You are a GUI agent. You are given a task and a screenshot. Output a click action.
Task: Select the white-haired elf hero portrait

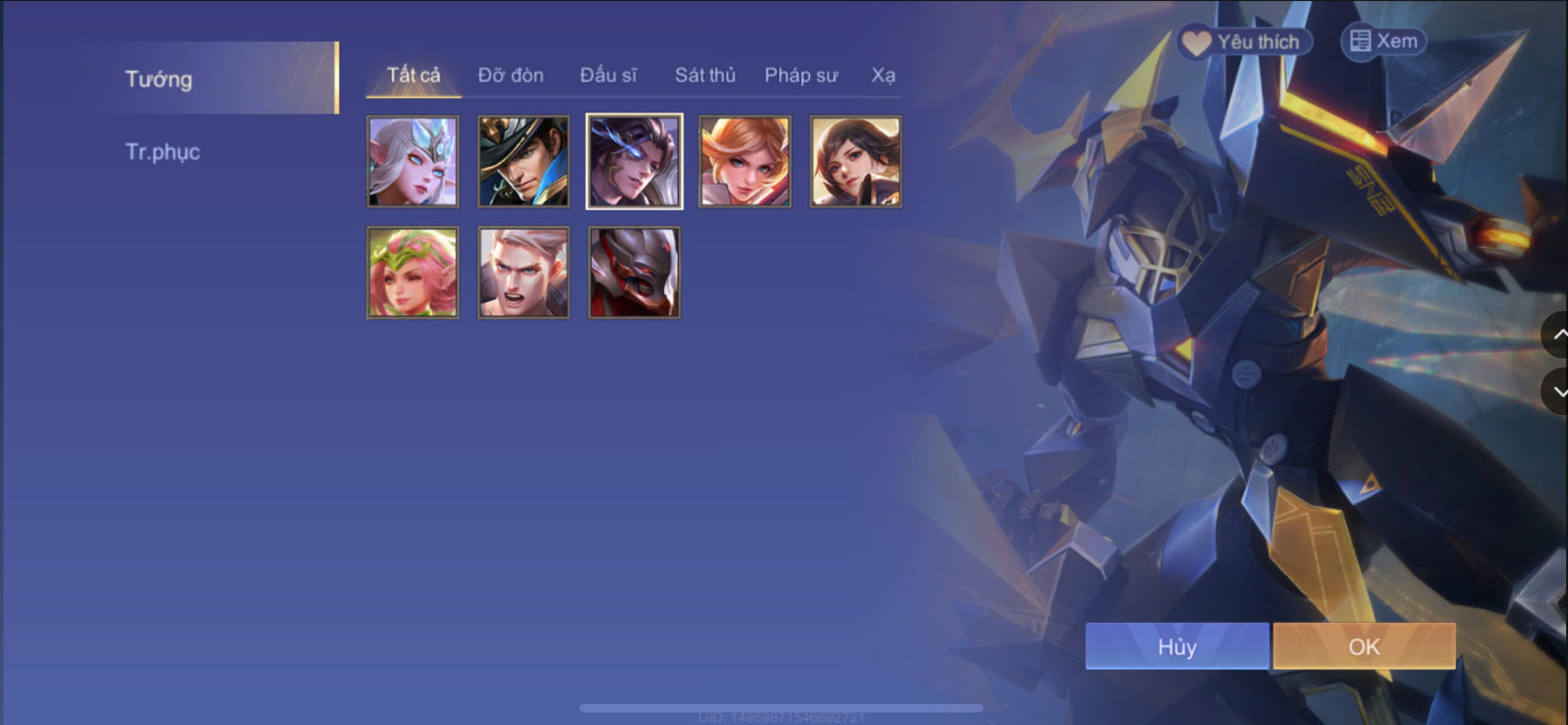click(412, 161)
